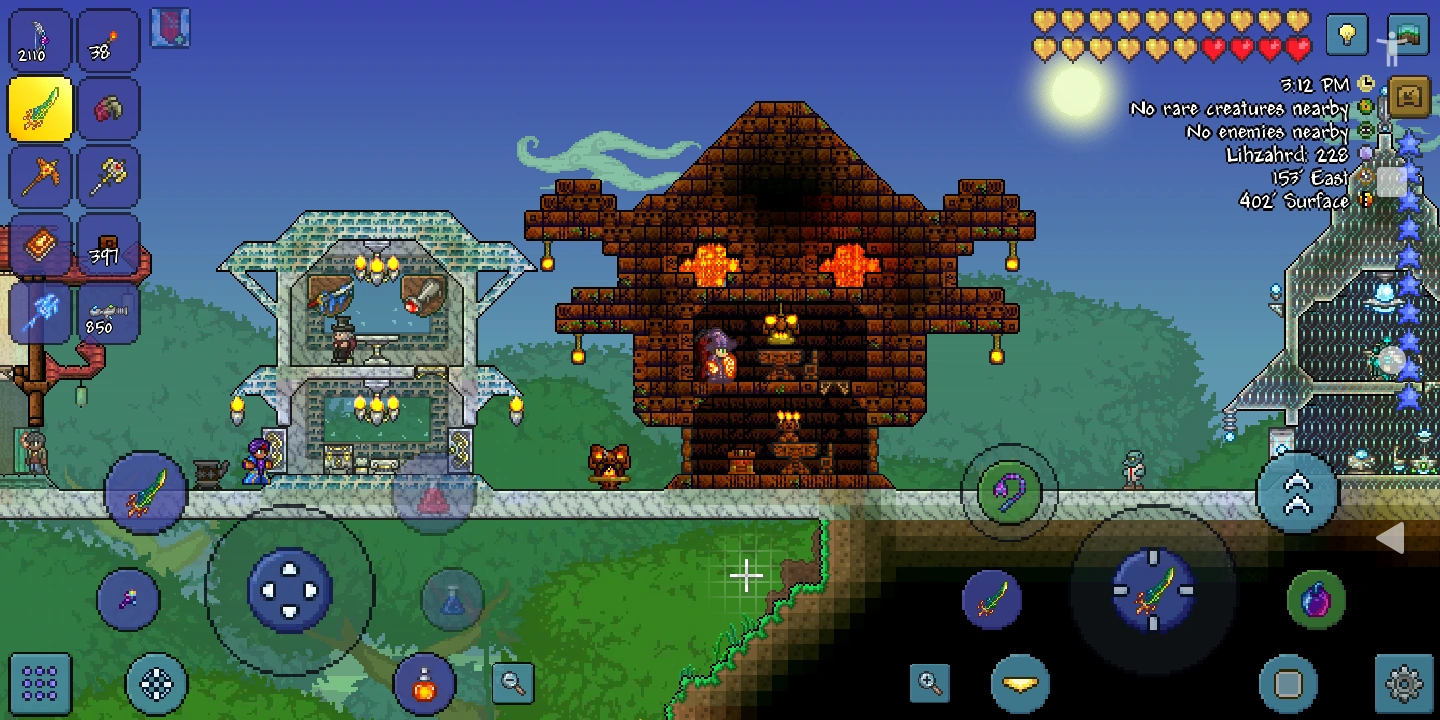Select the leaf wings hotbar slot
Screen dimensions: 1440x720
pos(108,108)
